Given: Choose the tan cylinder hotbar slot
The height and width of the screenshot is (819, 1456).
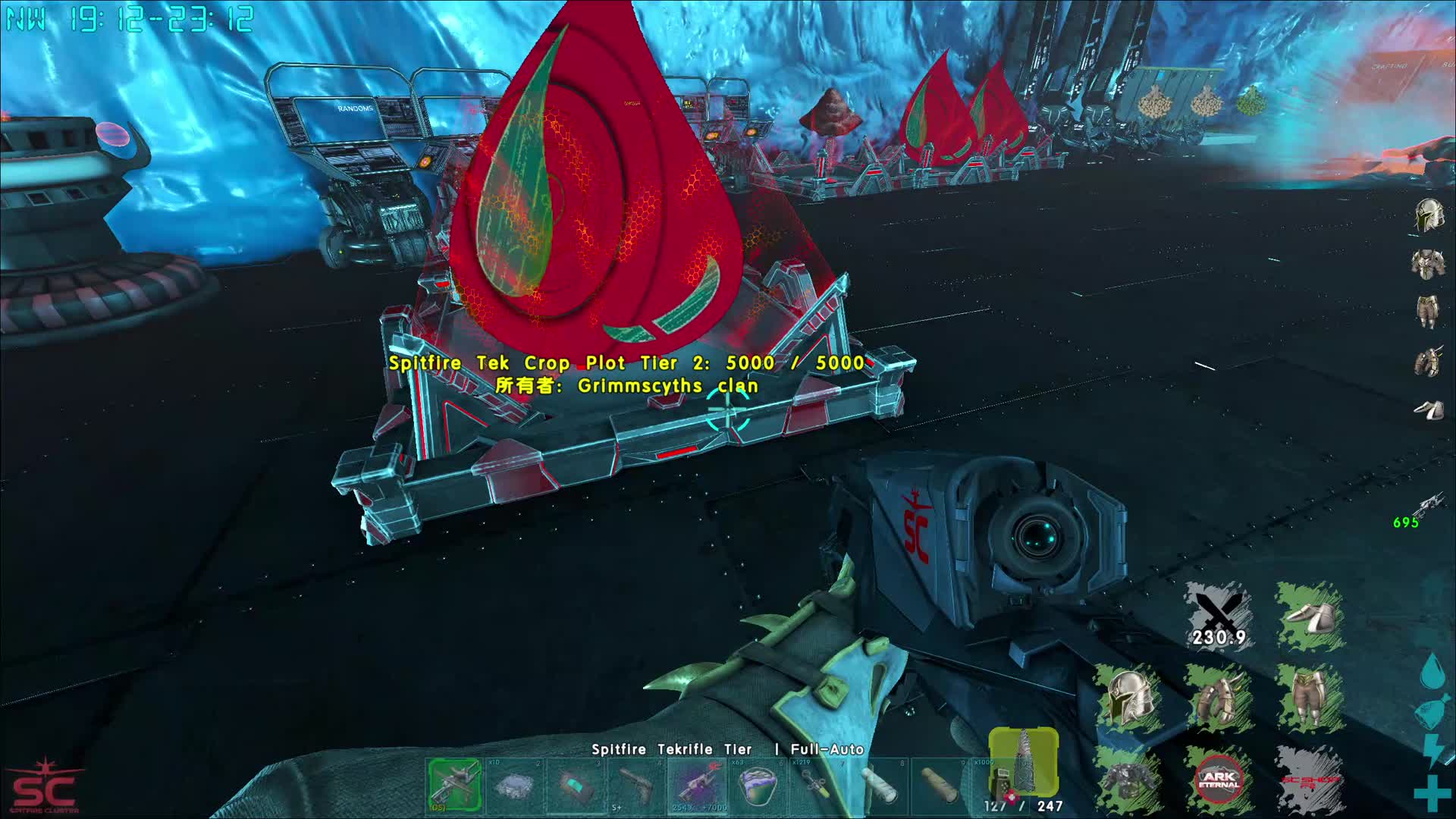Looking at the screenshot, I should 940,785.
